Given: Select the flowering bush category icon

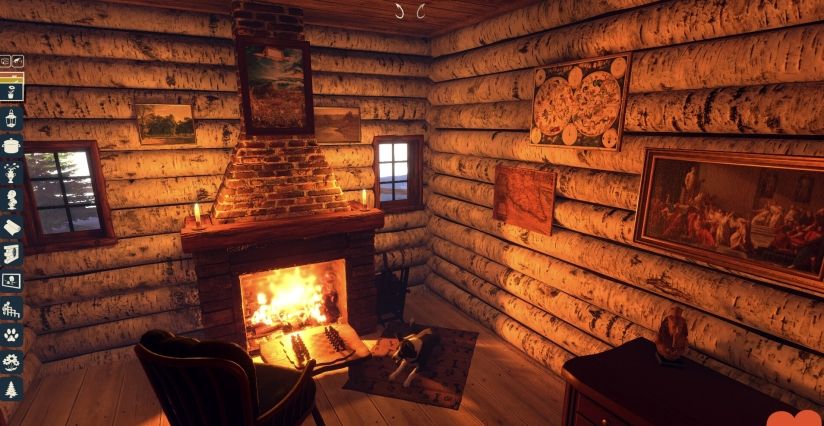Looking at the screenshot, I should coord(12,362).
